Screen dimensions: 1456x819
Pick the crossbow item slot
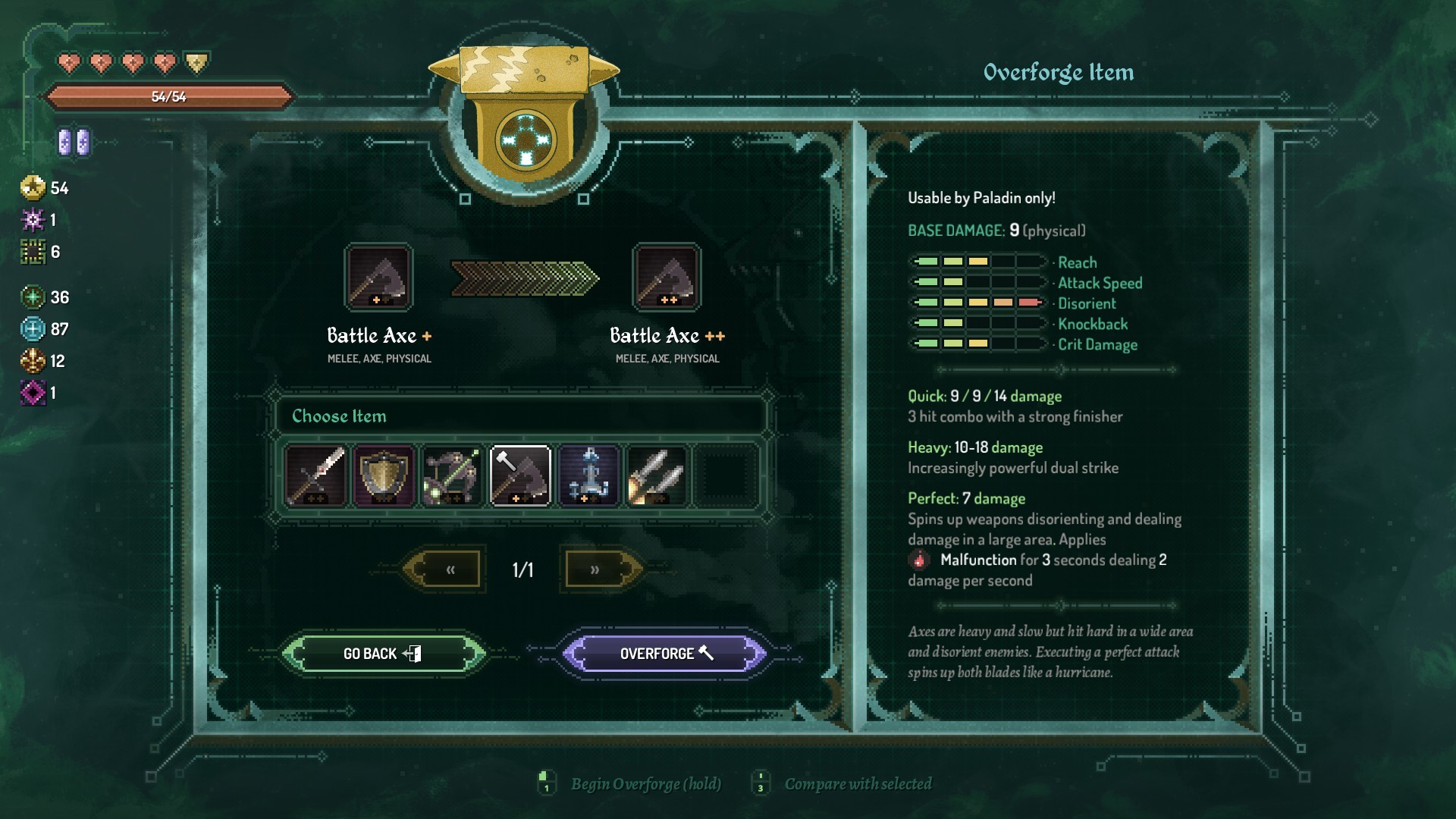click(x=452, y=475)
